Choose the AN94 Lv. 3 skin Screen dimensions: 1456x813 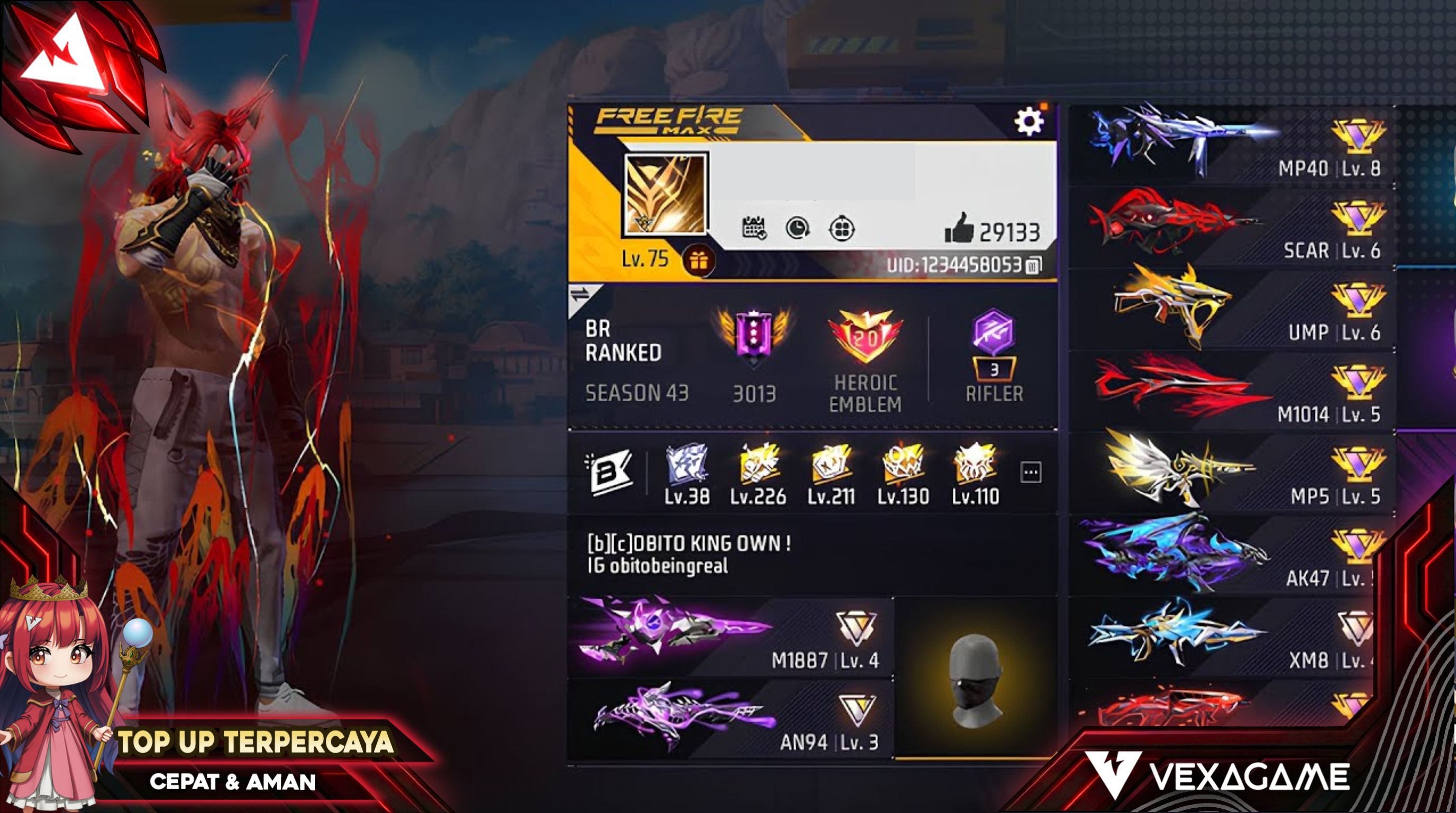pos(729,719)
